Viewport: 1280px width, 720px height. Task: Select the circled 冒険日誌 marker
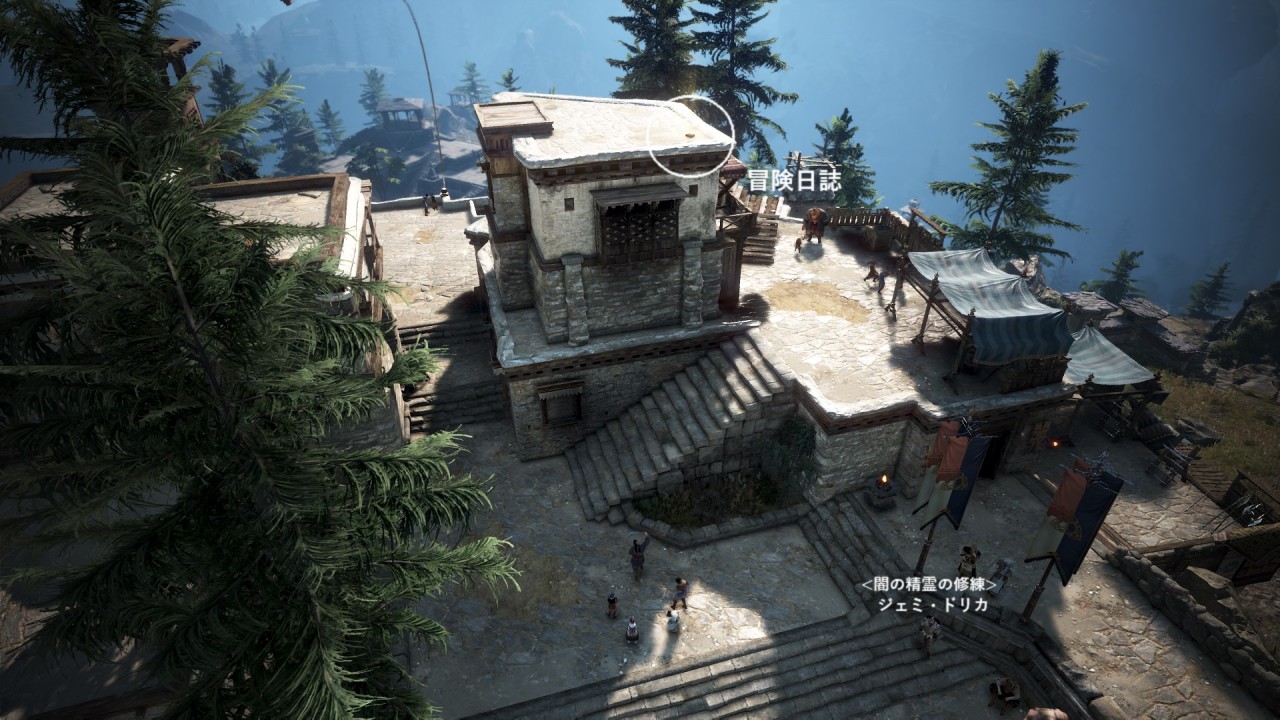[x=690, y=136]
